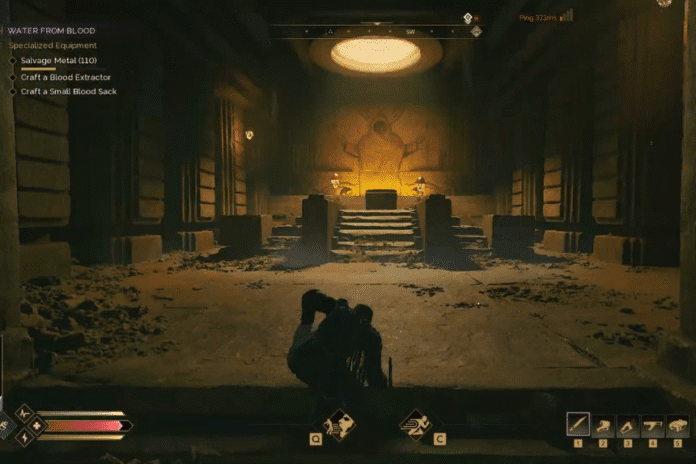Choose the triangular tool in slot 3
The height and width of the screenshot is (464, 696).
coord(628,424)
